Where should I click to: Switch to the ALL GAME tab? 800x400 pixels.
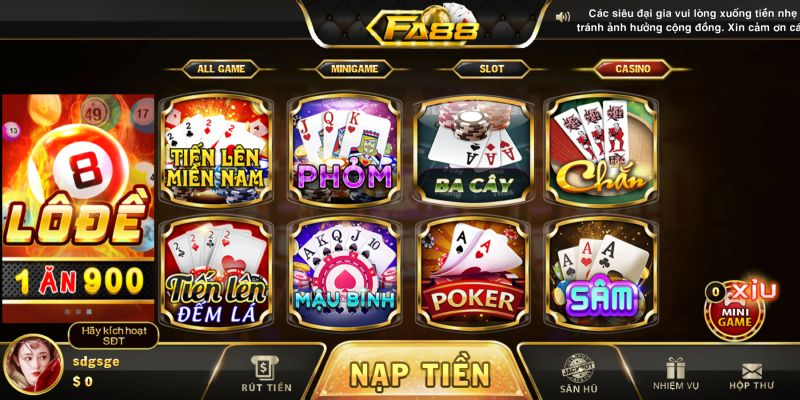221,69
